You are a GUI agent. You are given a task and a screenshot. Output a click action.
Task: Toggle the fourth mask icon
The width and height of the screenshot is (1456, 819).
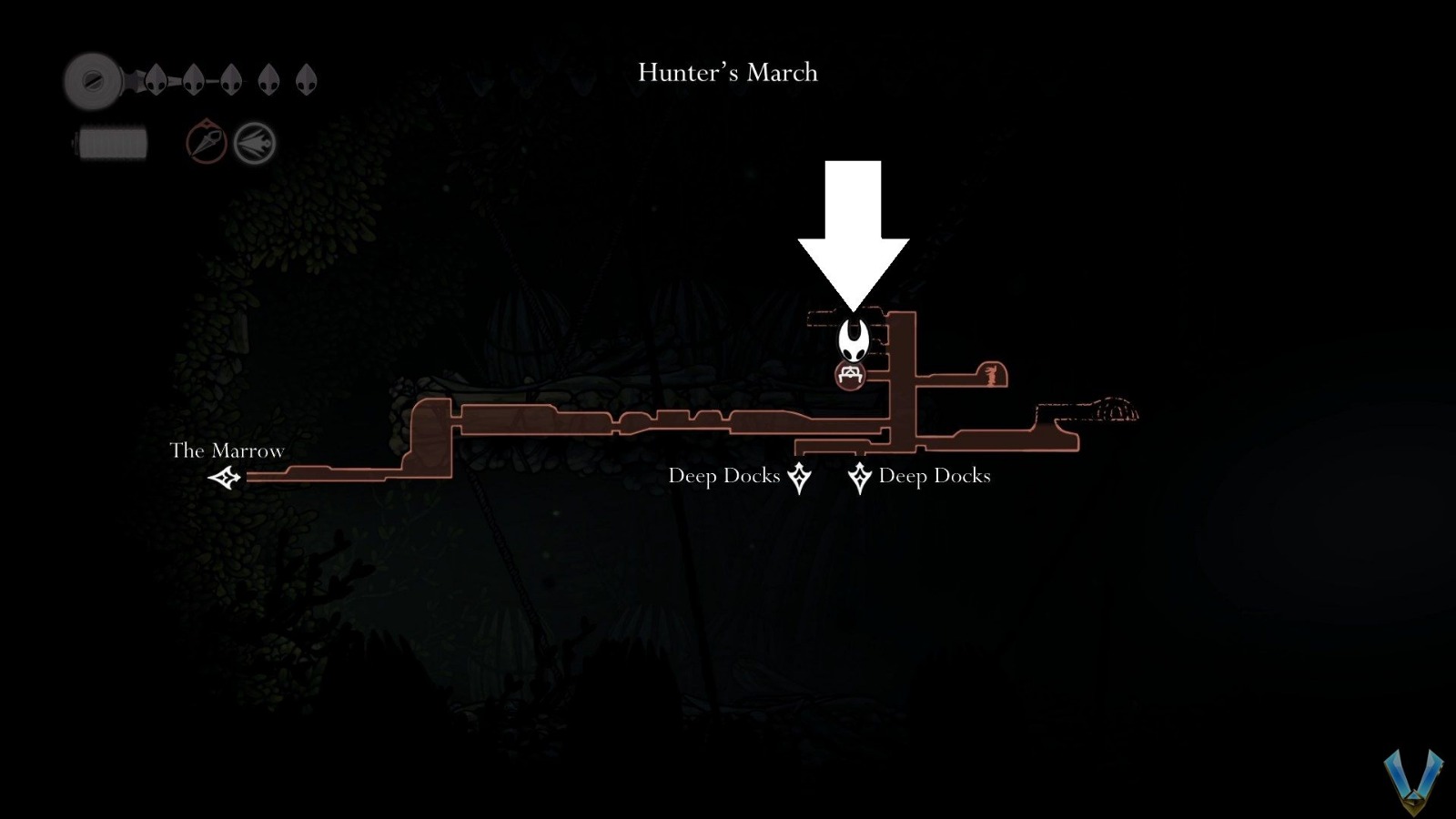(x=268, y=80)
